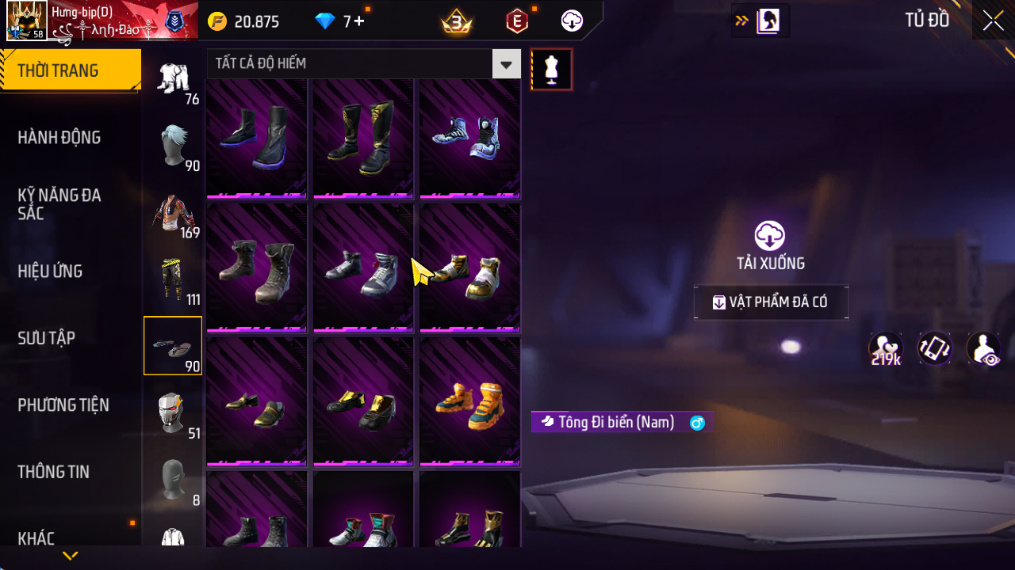Image resolution: width=1015 pixels, height=570 pixels.
Task: Click the 219k likes heart icon
Action: [885, 348]
